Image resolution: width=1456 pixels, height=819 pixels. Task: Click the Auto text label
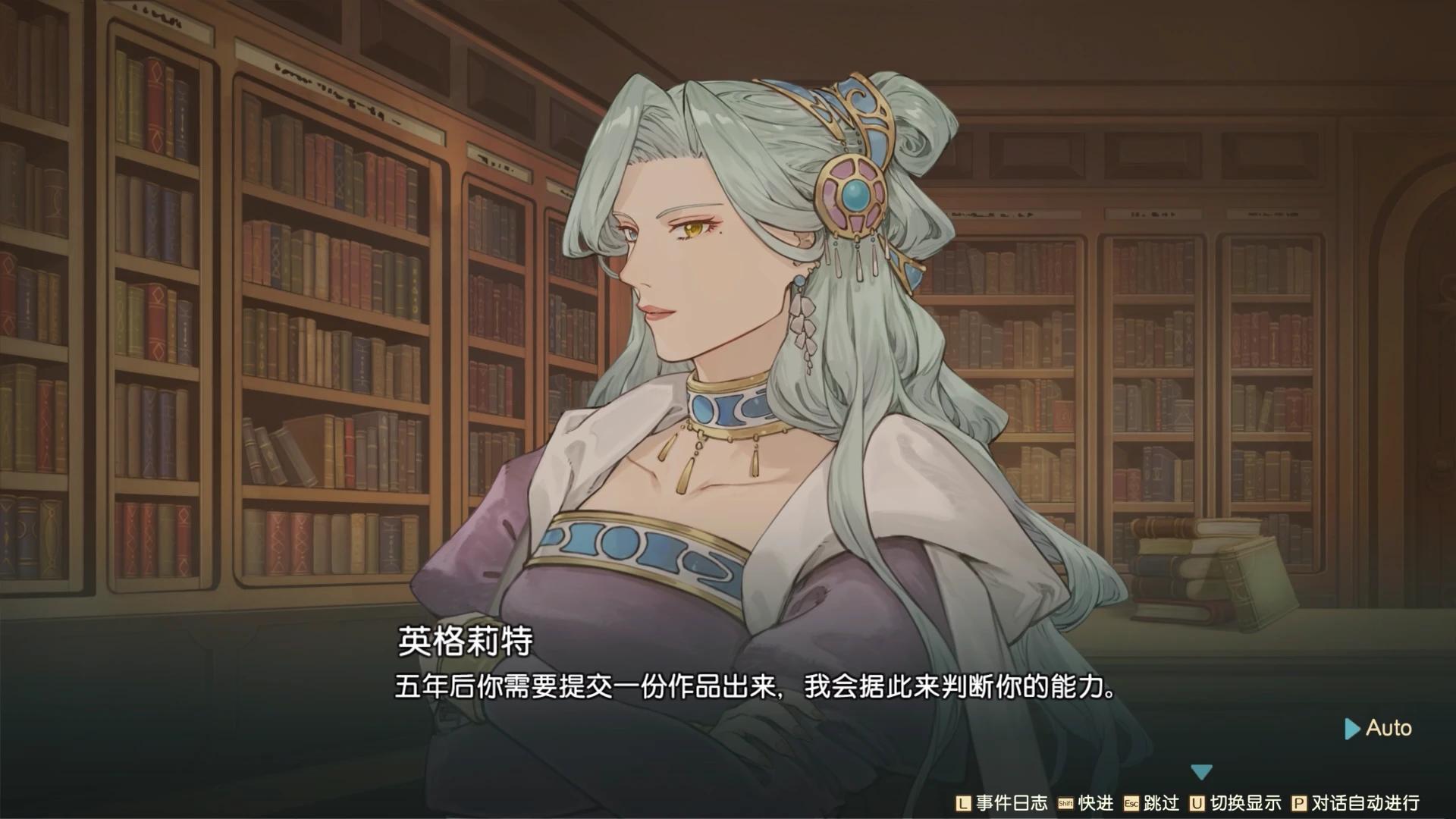1388,729
